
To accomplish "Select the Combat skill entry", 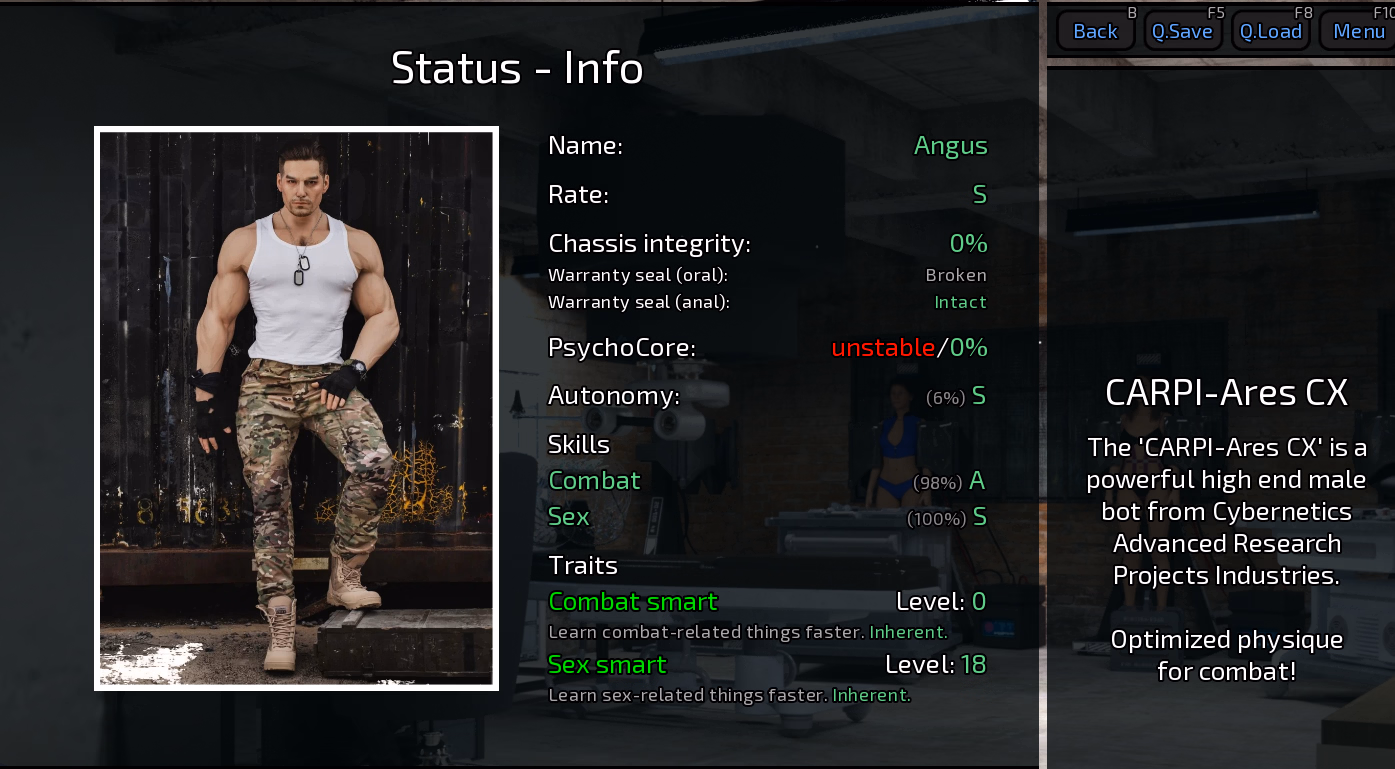I will (594, 481).
